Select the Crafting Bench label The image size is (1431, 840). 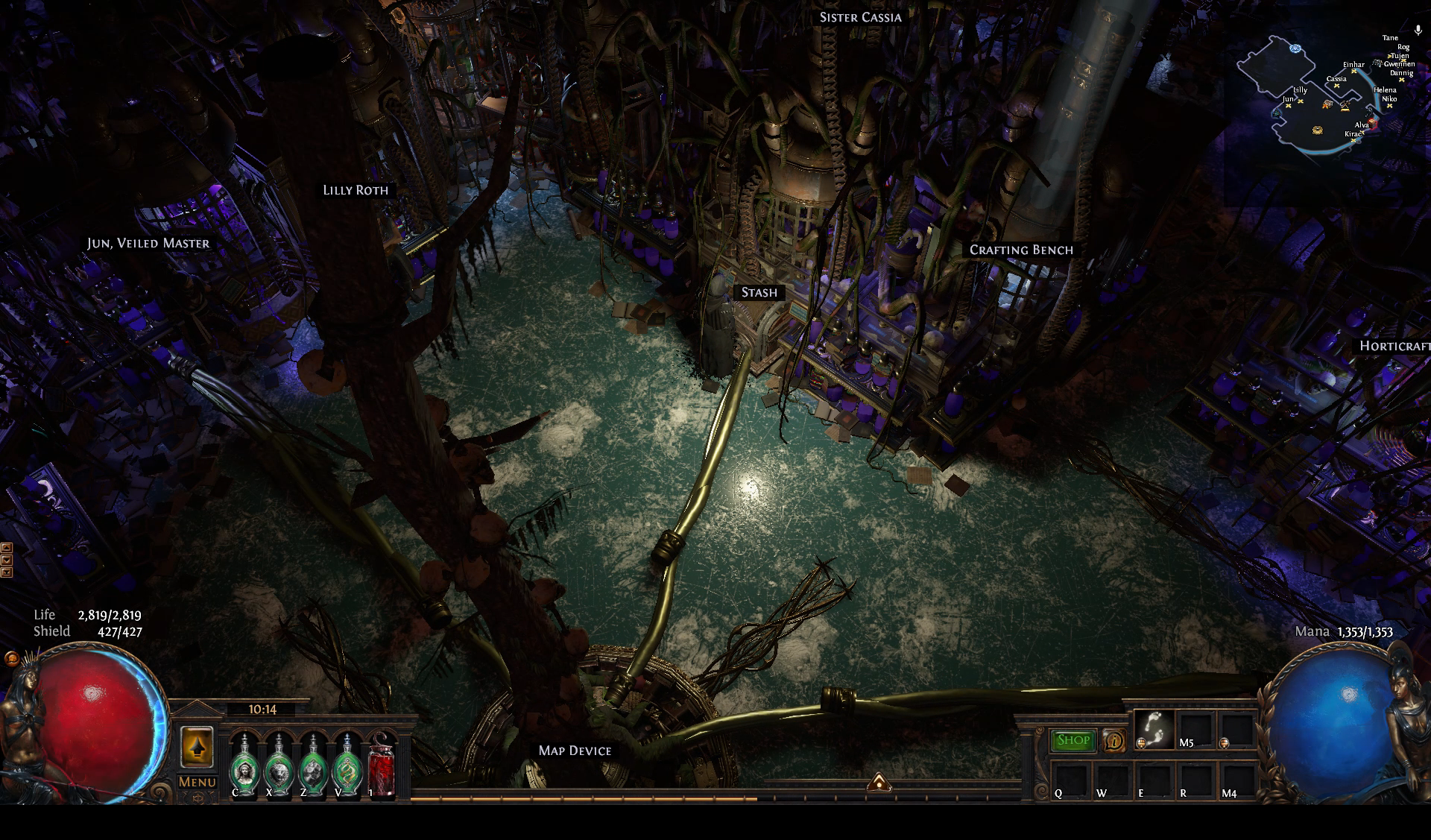1021,250
